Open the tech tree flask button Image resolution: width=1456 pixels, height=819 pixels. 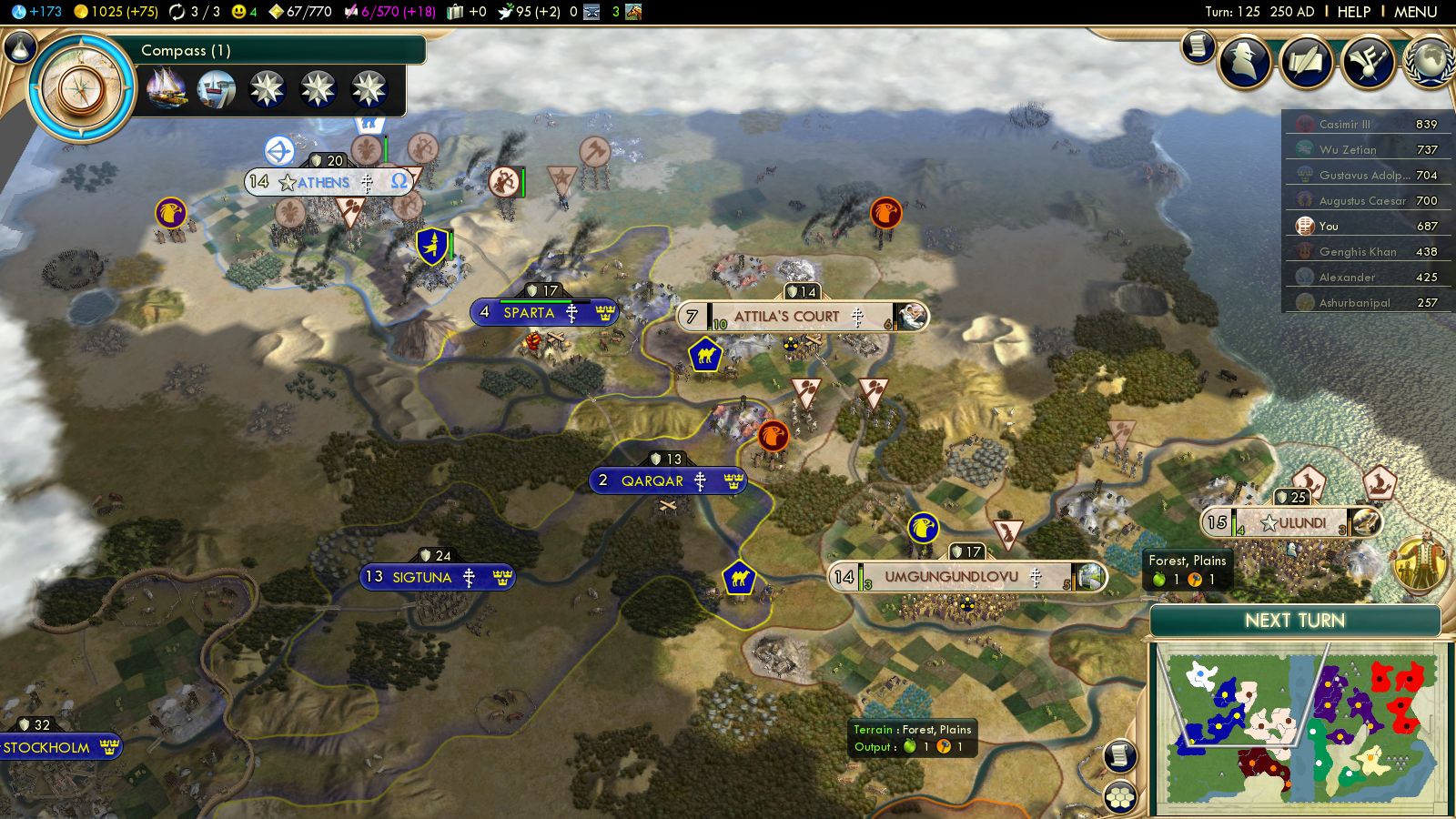(x=19, y=47)
